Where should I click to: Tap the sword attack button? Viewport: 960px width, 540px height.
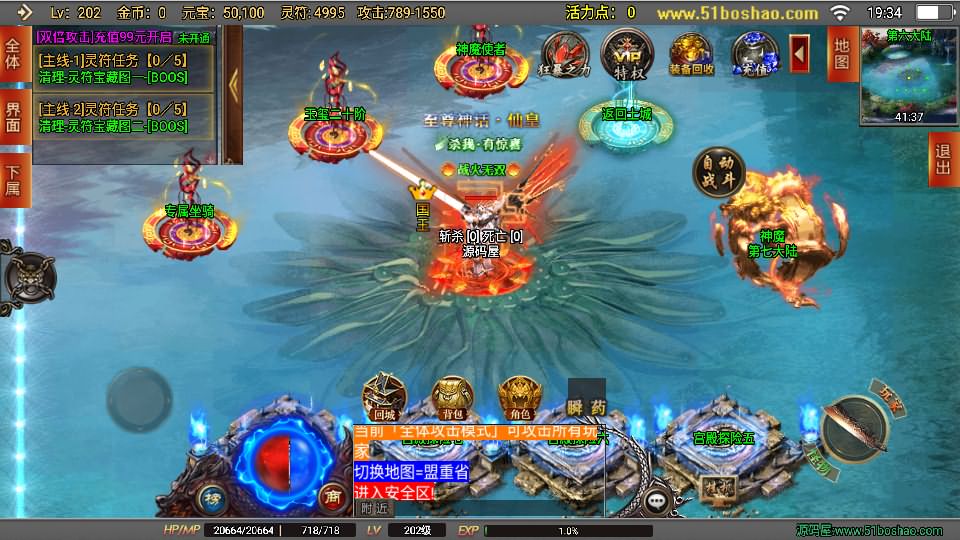pos(855,425)
